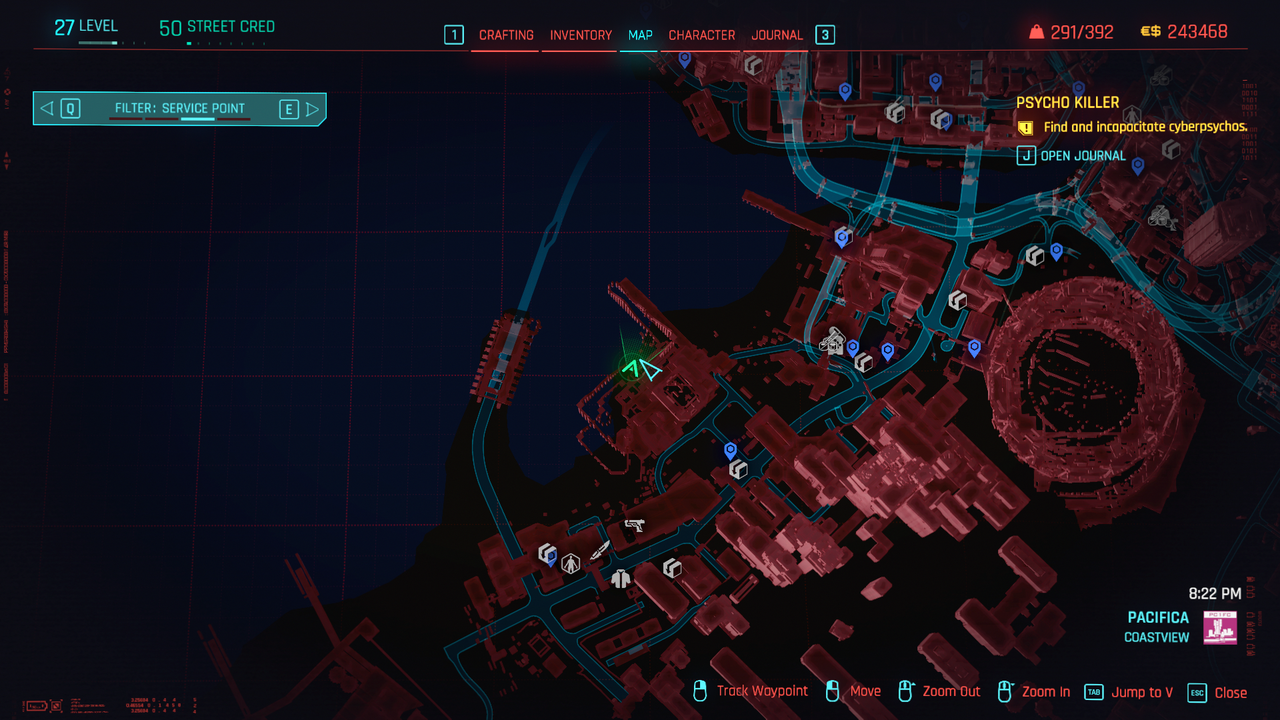Select the jacket clothing shop marker
Screen dimensions: 1280x720
coord(620,577)
